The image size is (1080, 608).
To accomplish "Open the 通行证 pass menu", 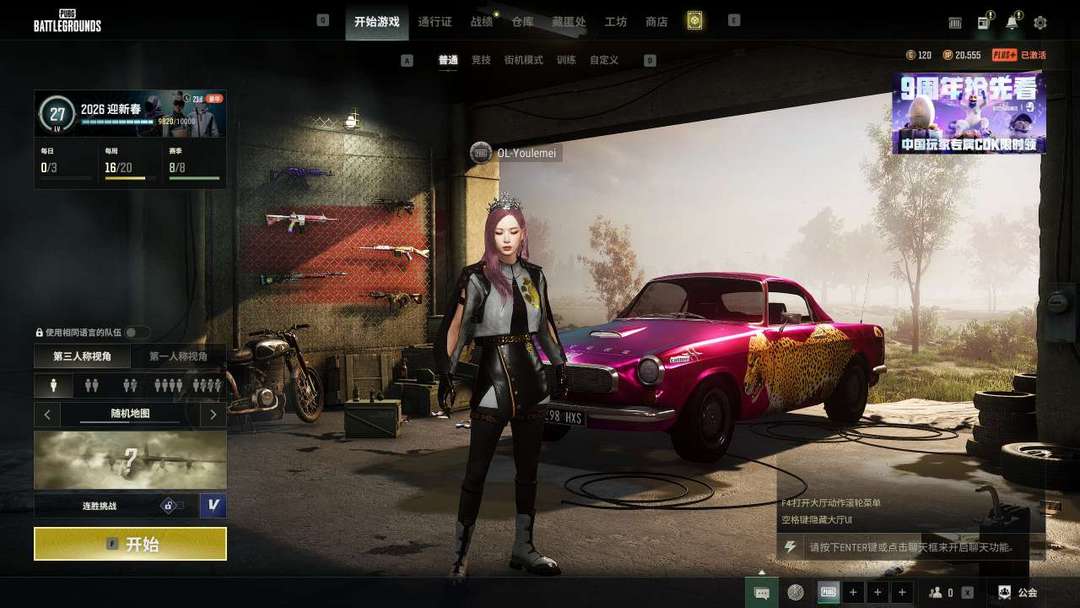I will (435, 21).
